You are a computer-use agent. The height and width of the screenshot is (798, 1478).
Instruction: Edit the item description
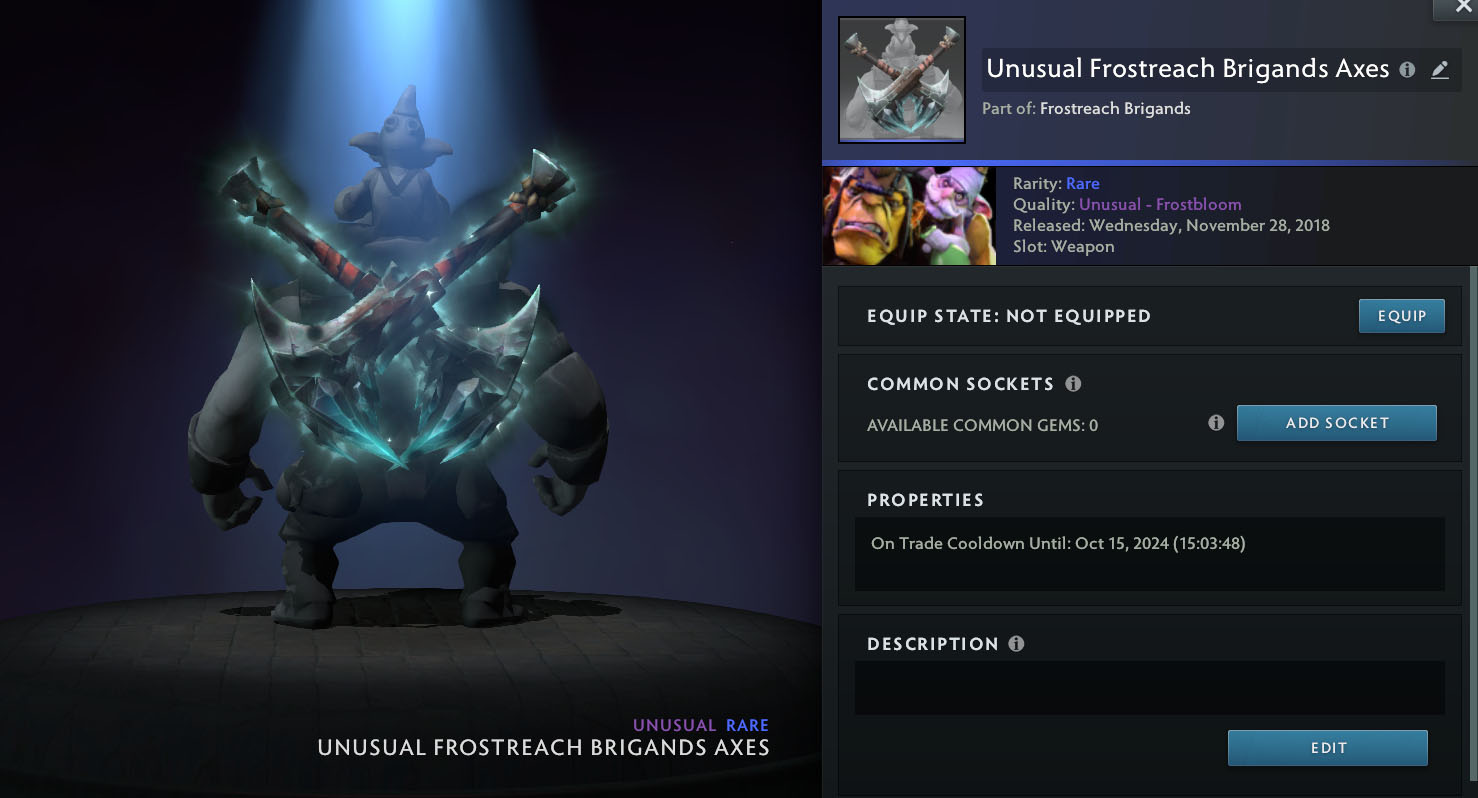[x=1327, y=748]
